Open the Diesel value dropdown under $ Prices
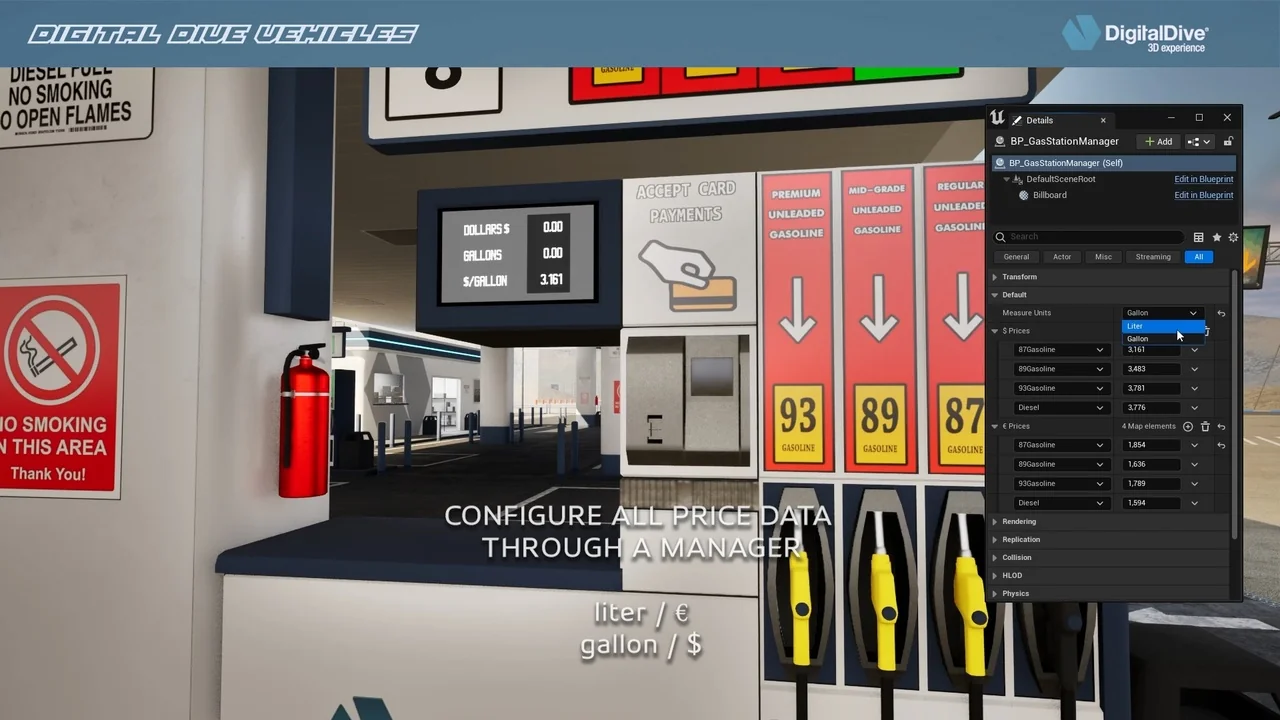Image resolution: width=1280 pixels, height=720 pixels. click(1194, 407)
